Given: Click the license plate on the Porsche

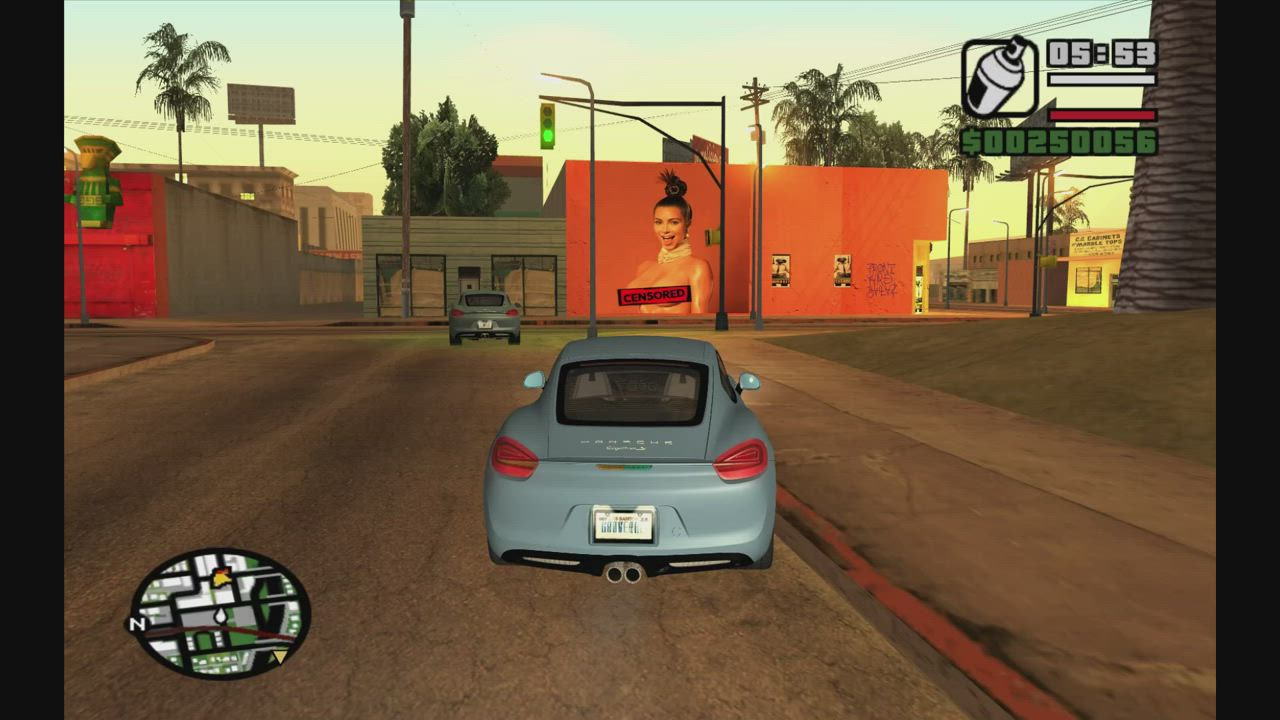Looking at the screenshot, I should 622,521.
